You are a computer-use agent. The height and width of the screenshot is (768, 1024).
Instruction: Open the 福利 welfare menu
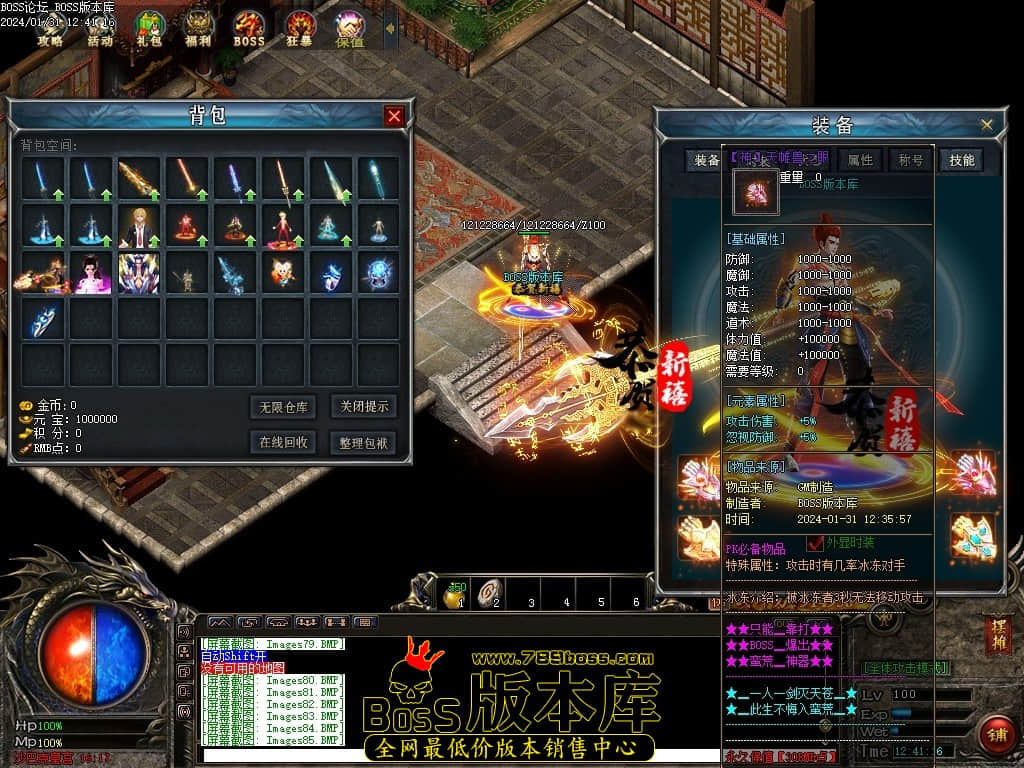(x=198, y=28)
